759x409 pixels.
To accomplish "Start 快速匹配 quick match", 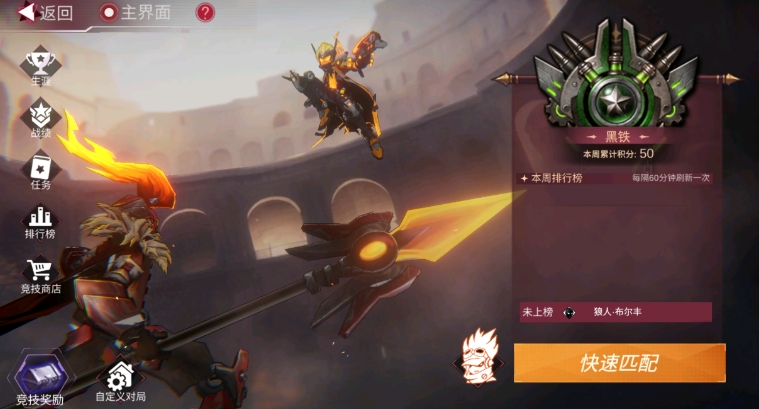I will [x=619, y=363].
